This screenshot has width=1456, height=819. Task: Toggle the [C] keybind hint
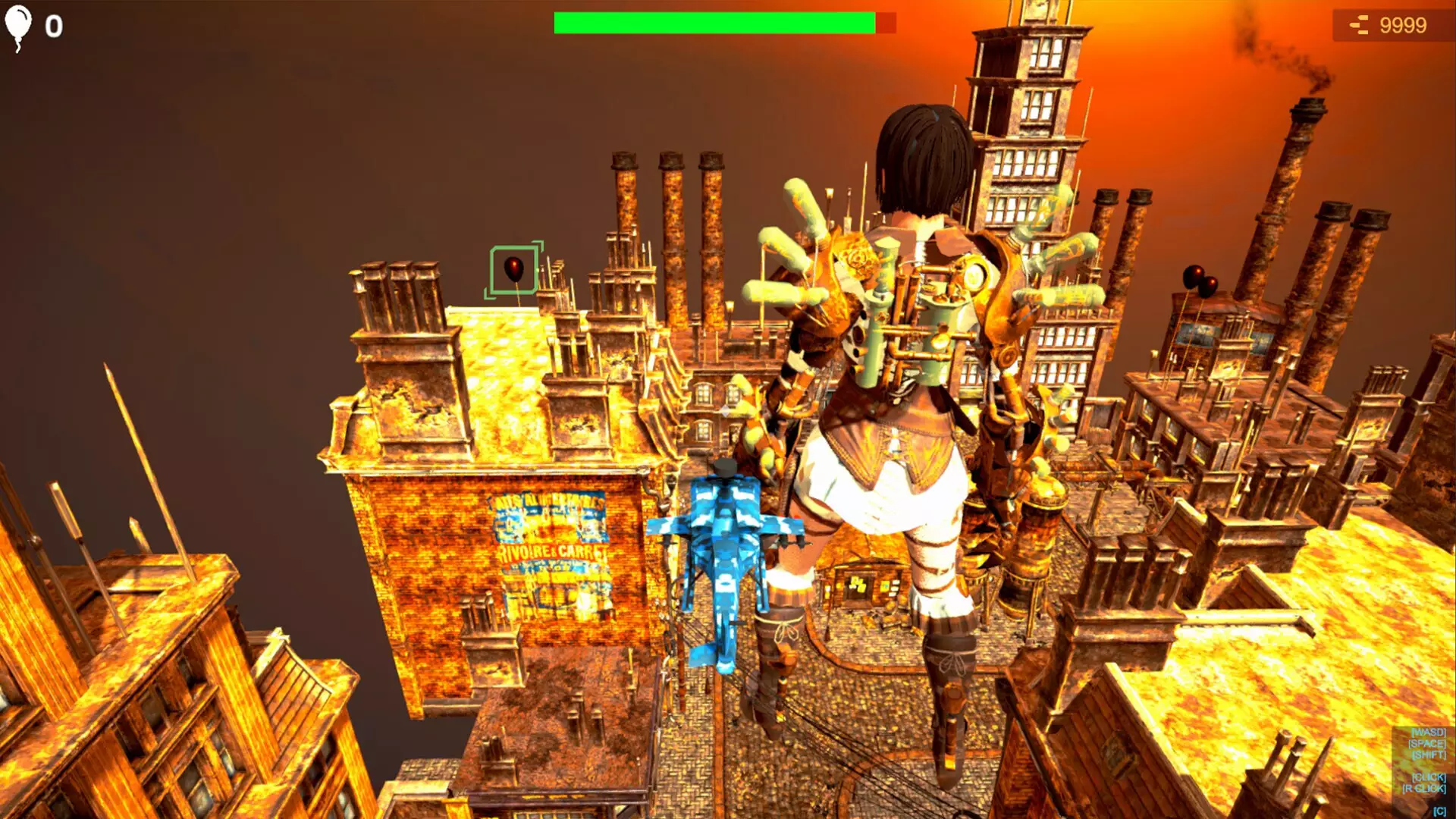coord(1439,810)
